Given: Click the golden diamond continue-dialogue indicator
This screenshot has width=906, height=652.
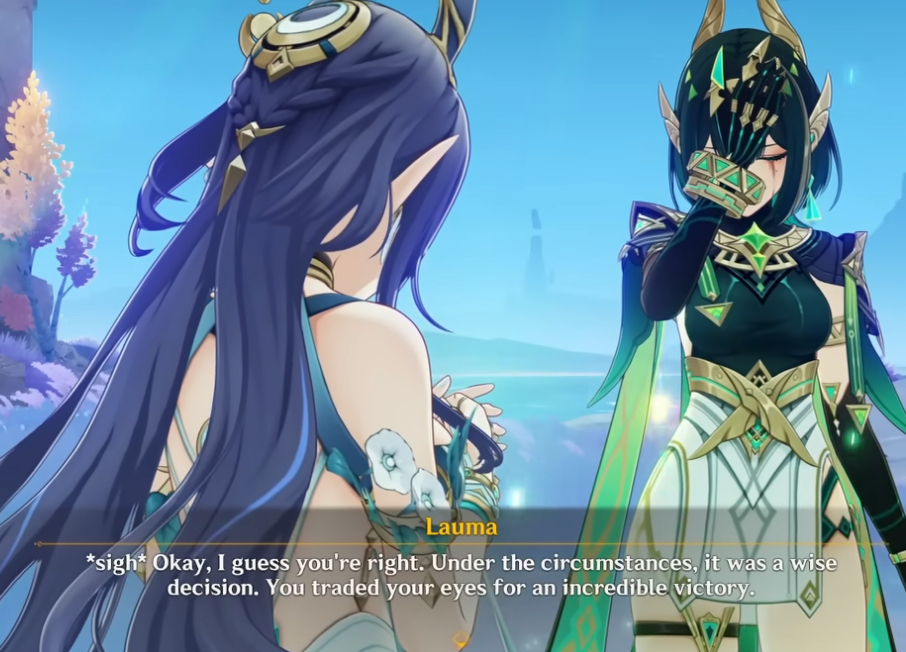Looking at the screenshot, I should [x=461, y=639].
